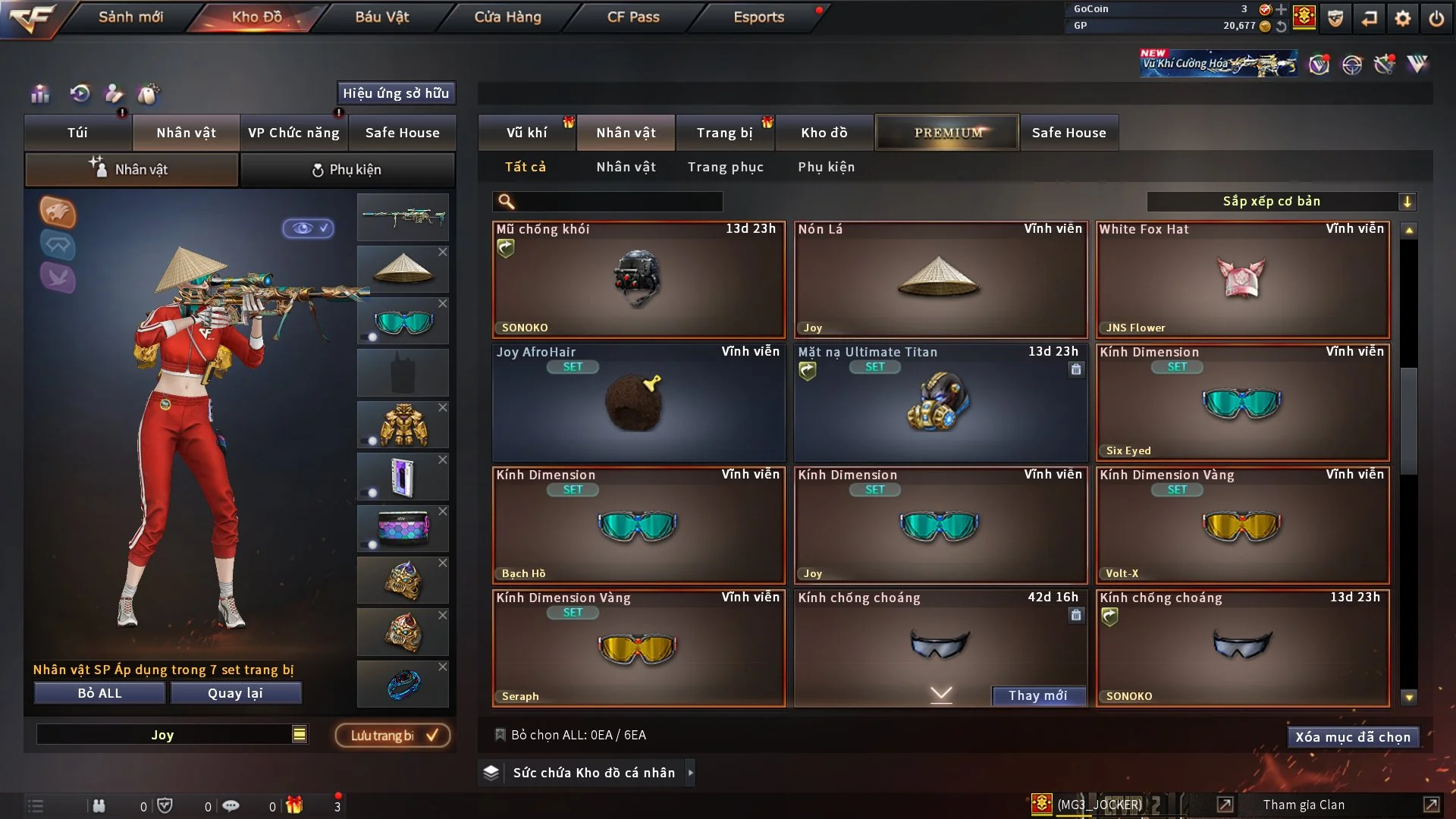
Task: Choose the Phụ kiện sub-filter
Action: [x=826, y=167]
